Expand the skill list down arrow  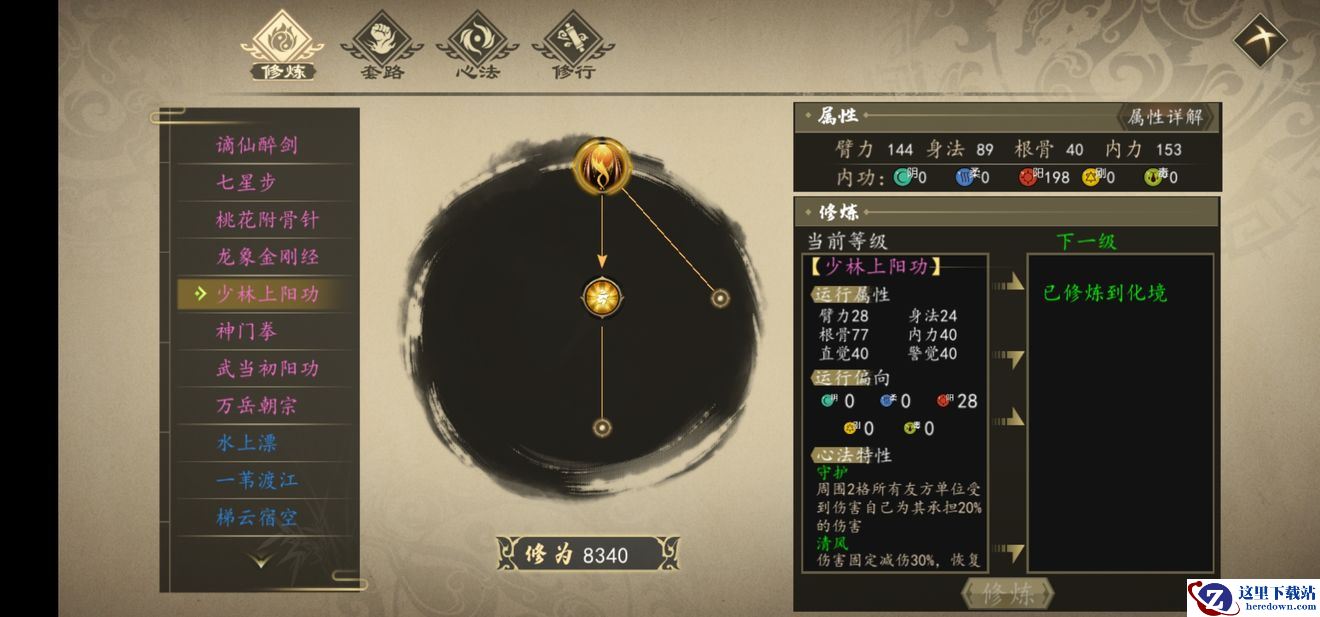point(260,561)
